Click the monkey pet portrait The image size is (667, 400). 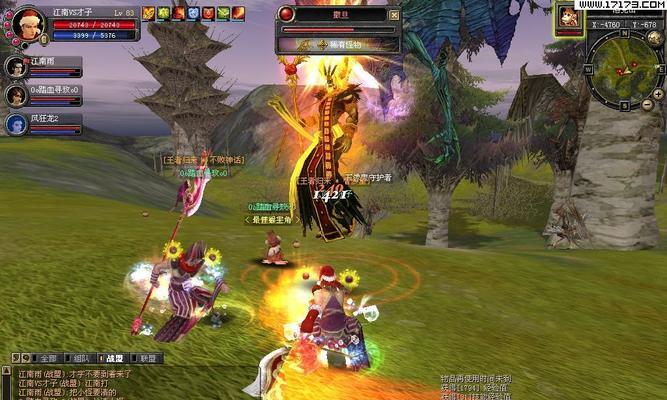[570, 17]
